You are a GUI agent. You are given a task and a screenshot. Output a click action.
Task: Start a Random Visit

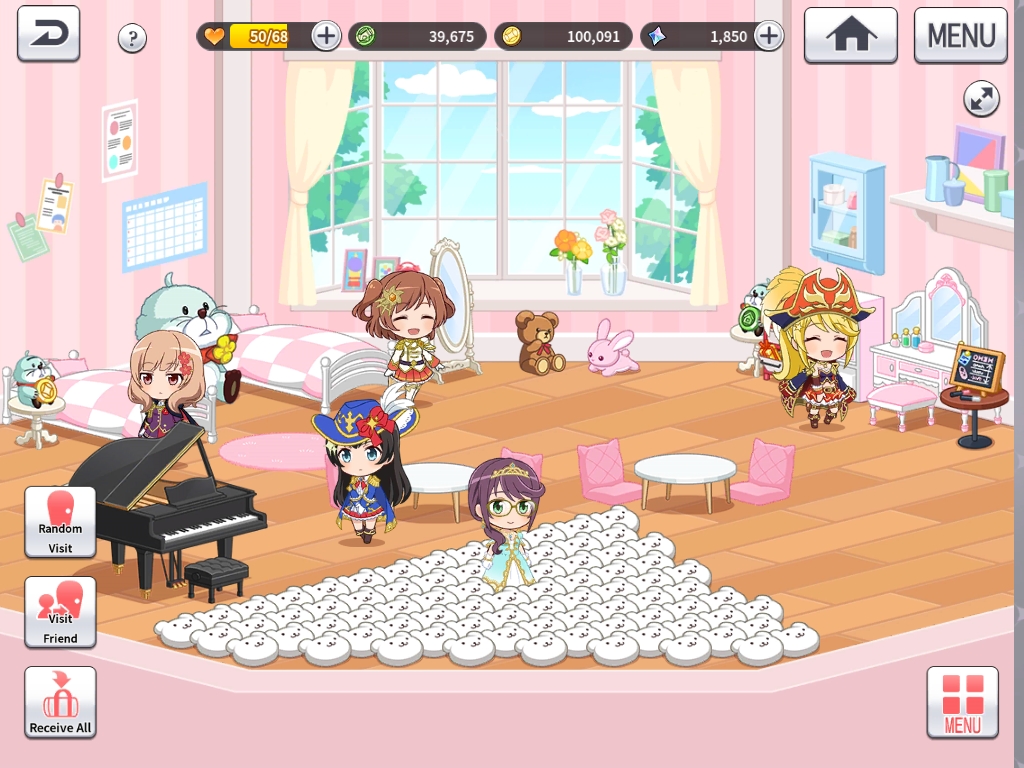coord(60,521)
